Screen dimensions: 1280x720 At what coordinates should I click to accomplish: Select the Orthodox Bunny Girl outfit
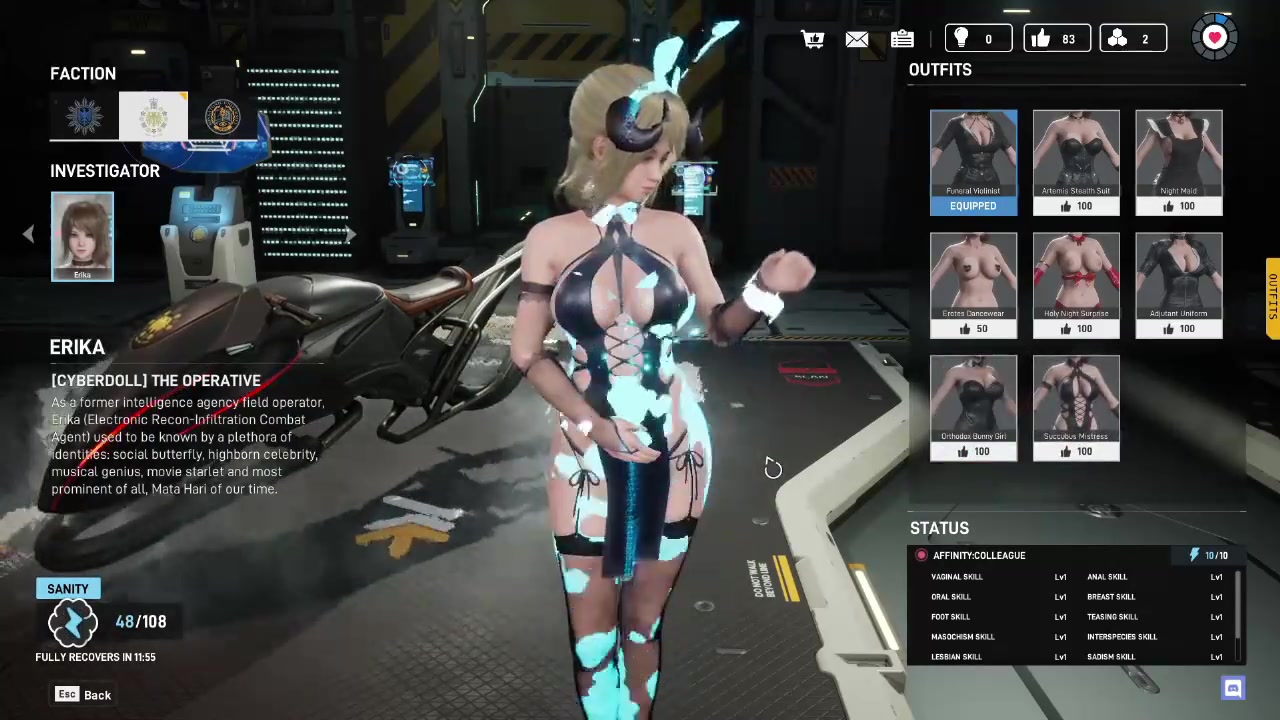coord(973,408)
